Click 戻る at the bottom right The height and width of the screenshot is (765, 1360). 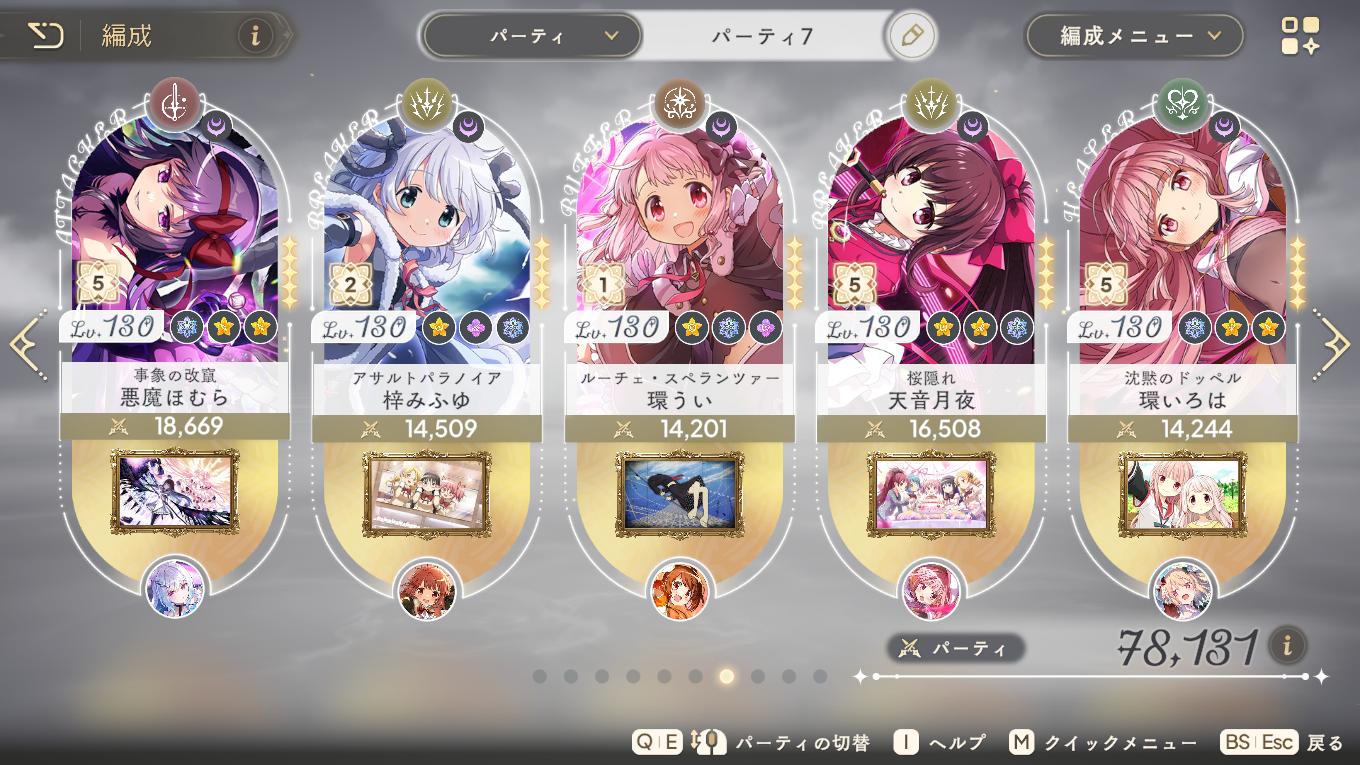(x=1326, y=742)
